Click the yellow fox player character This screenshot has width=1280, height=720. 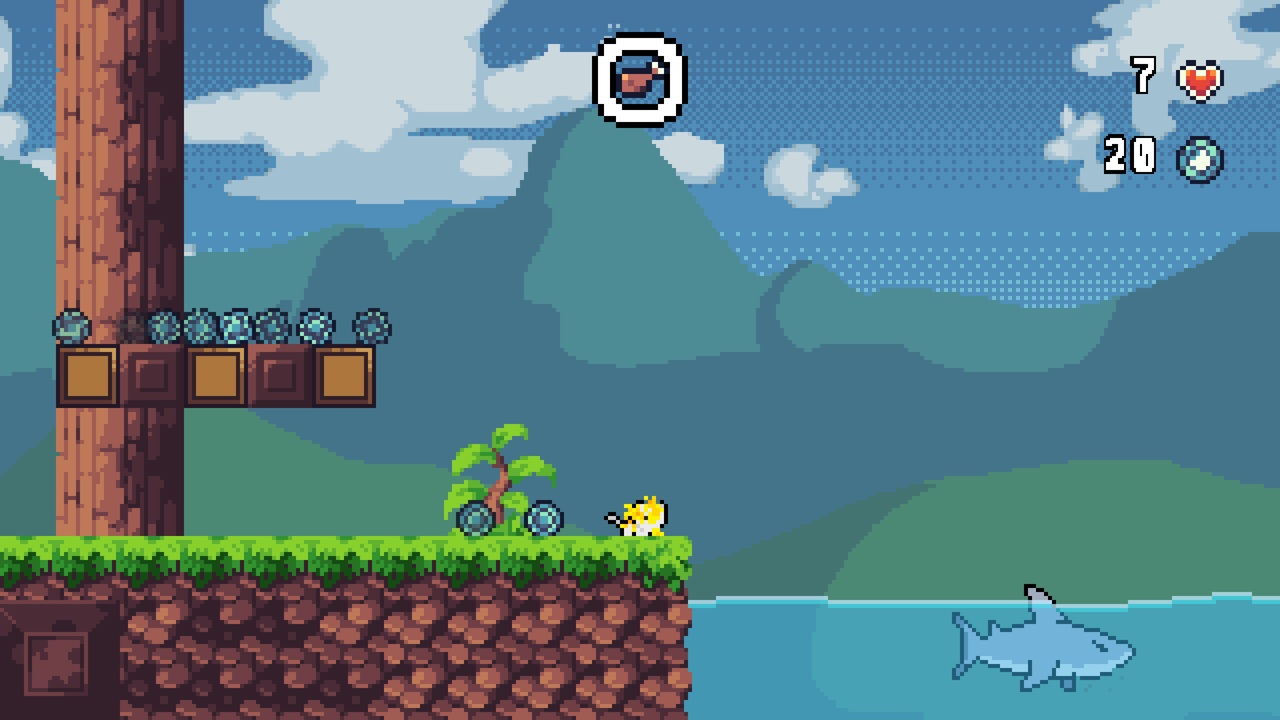645,516
